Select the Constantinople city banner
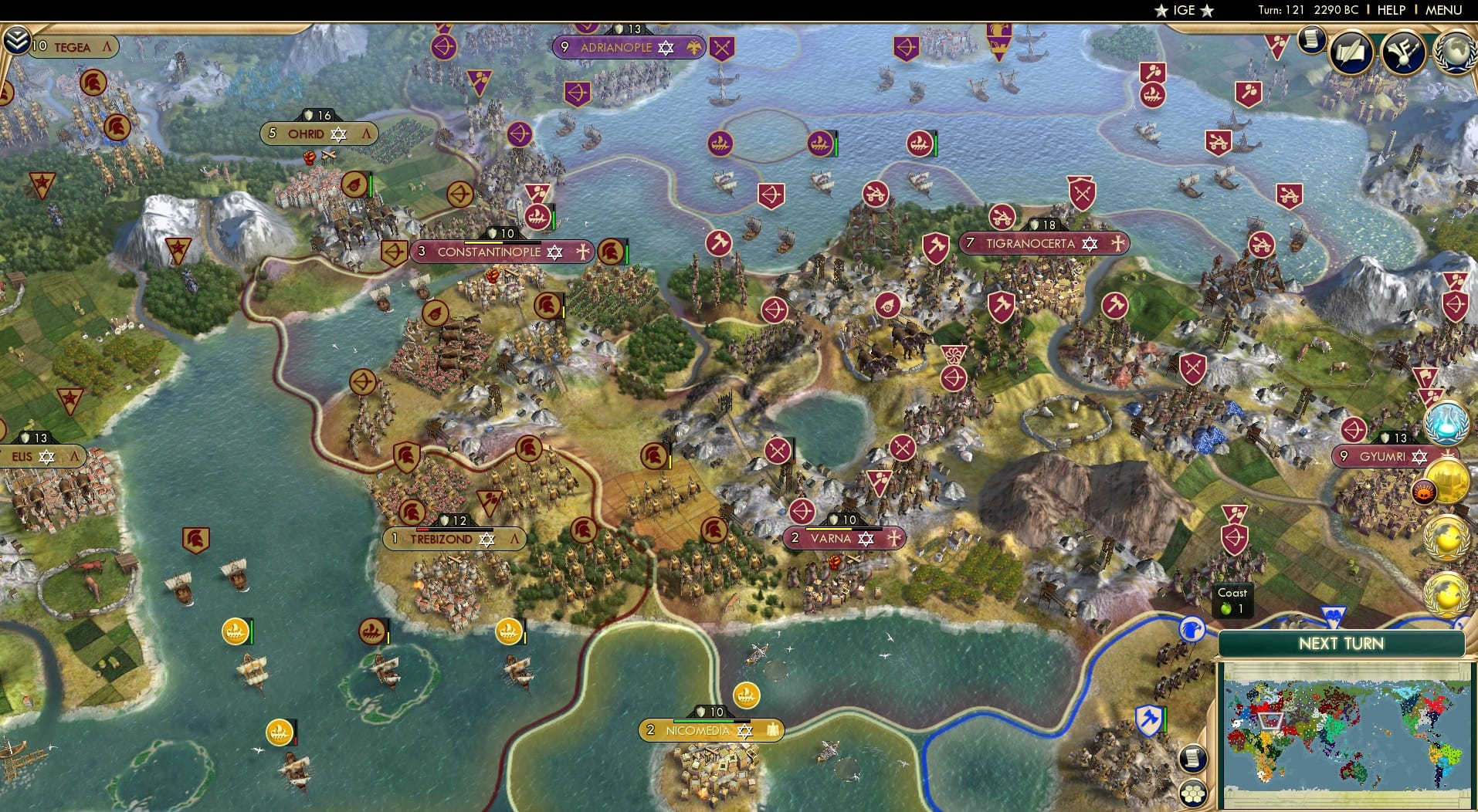The width and height of the screenshot is (1478, 812). [x=500, y=251]
